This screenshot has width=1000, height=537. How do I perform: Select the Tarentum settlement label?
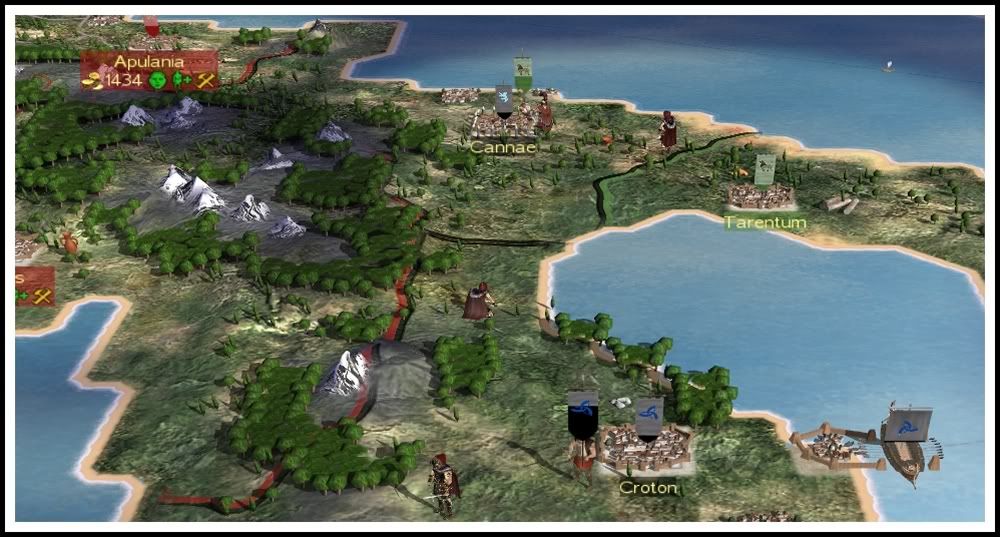pyautogui.click(x=765, y=222)
